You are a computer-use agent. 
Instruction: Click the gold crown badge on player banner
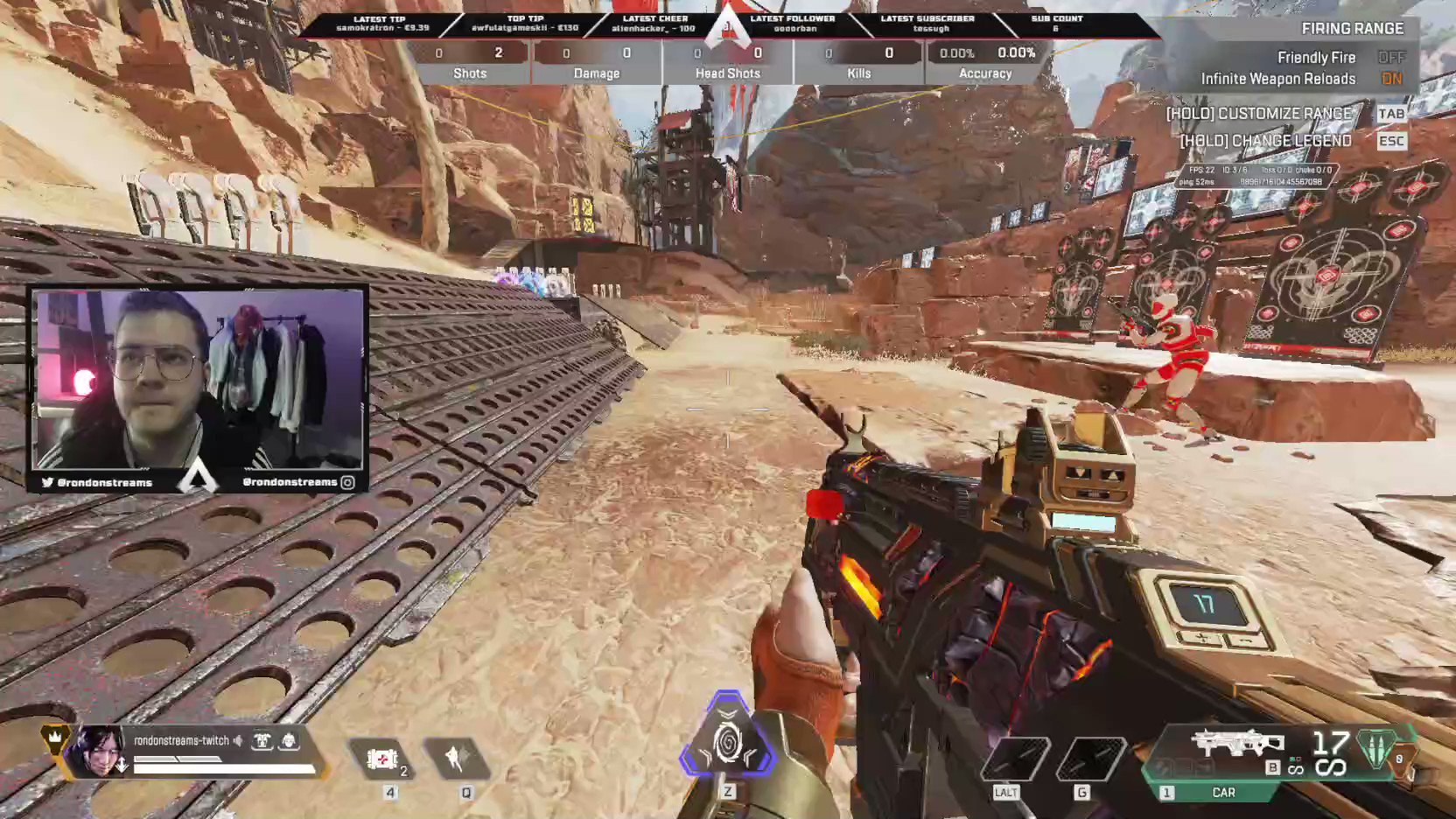(x=54, y=739)
